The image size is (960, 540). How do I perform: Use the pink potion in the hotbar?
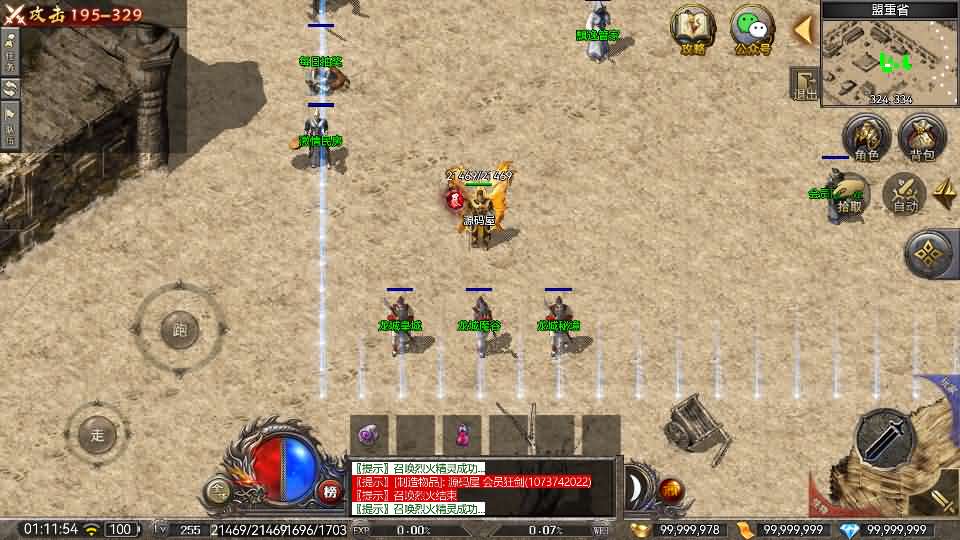pyautogui.click(x=462, y=434)
